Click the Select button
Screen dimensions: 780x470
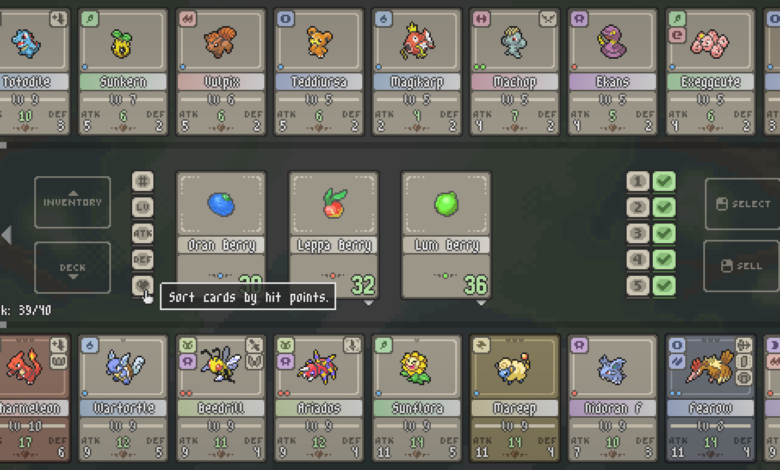741,204
